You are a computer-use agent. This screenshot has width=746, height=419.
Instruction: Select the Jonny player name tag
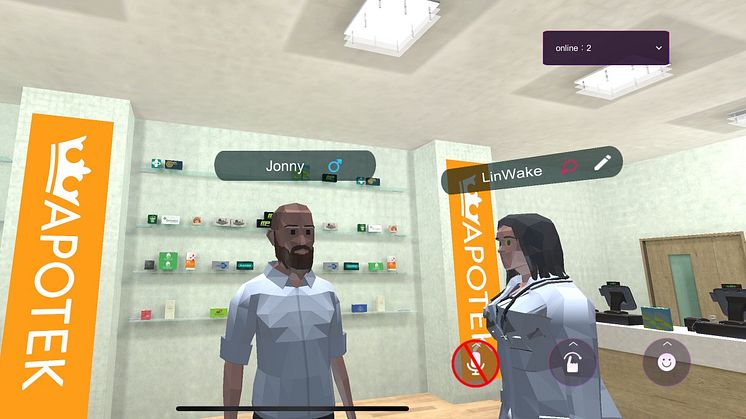[285, 166]
